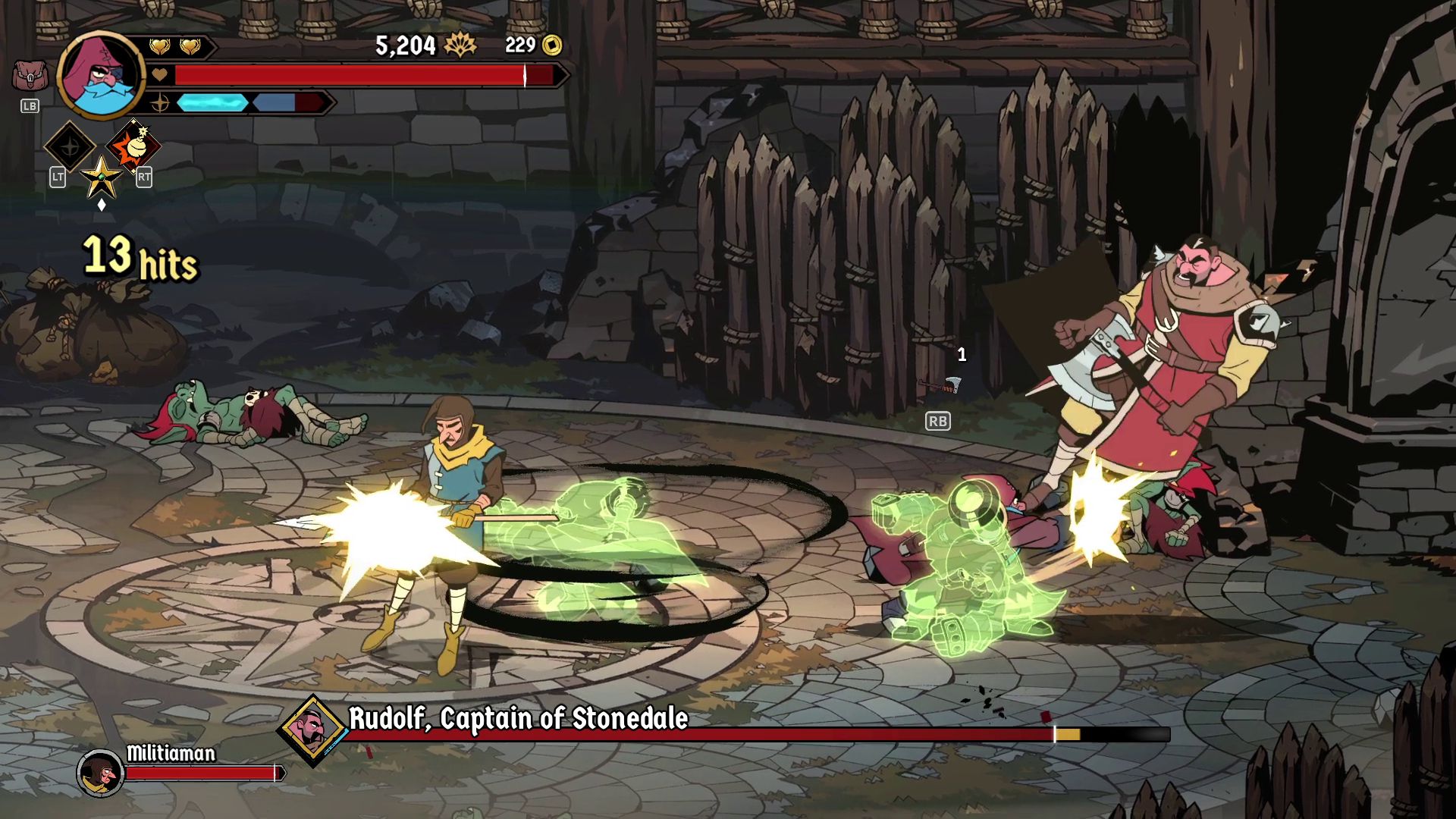The image size is (1456, 819).
Task: Activate the bomb explosion ability
Action: click(x=134, y=146)
